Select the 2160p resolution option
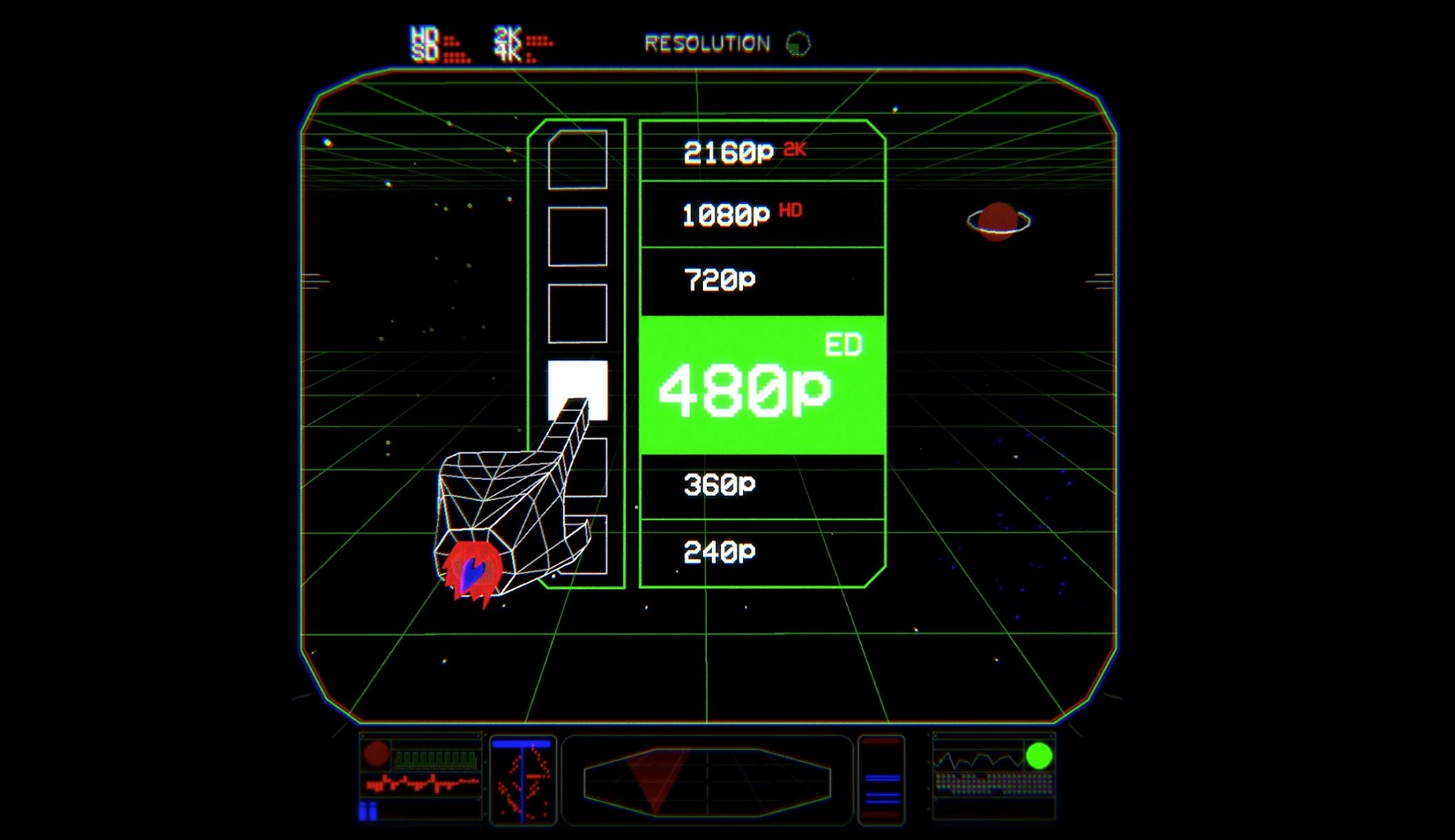 [x=761, y=152]
